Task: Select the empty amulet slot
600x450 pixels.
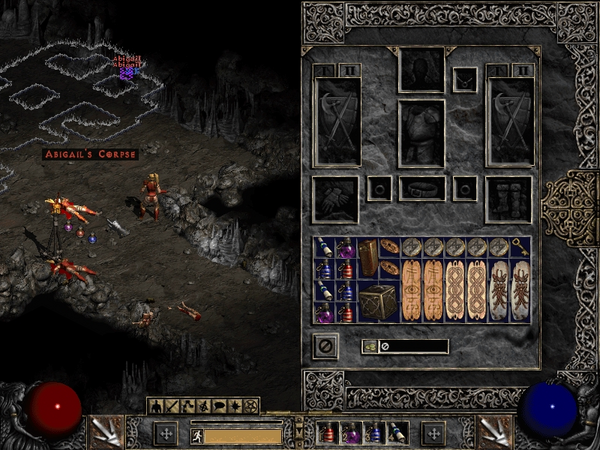Action: tap(464, 78)
